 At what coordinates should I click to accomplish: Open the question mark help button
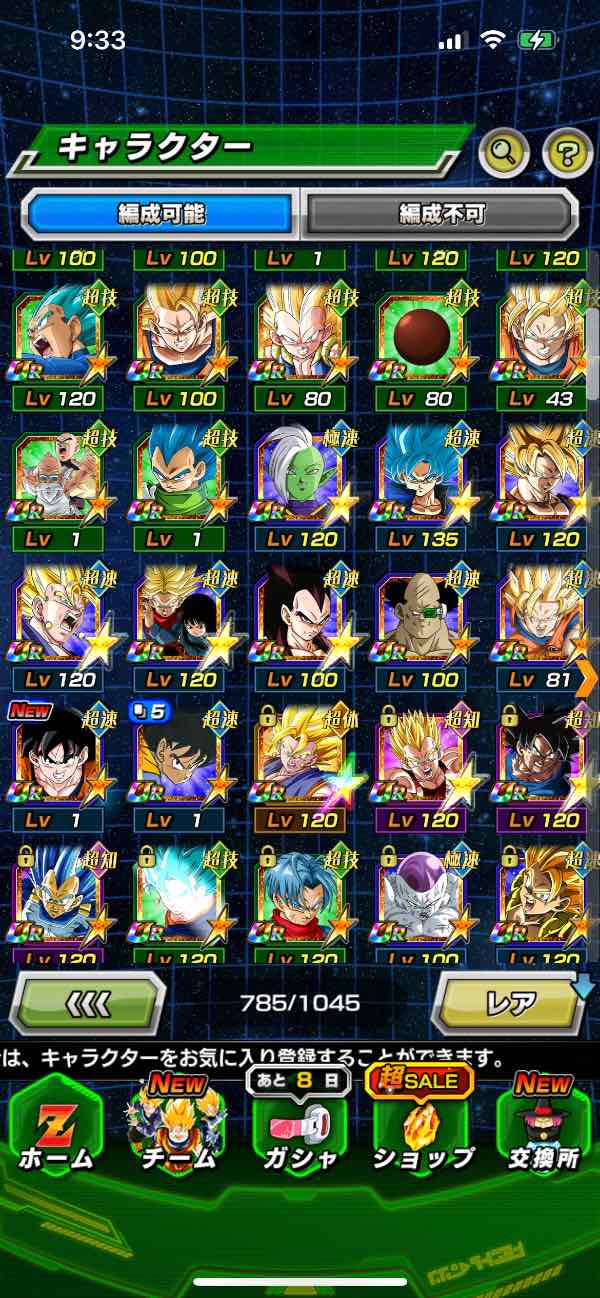pyautogui.click(x=567, y=152)
